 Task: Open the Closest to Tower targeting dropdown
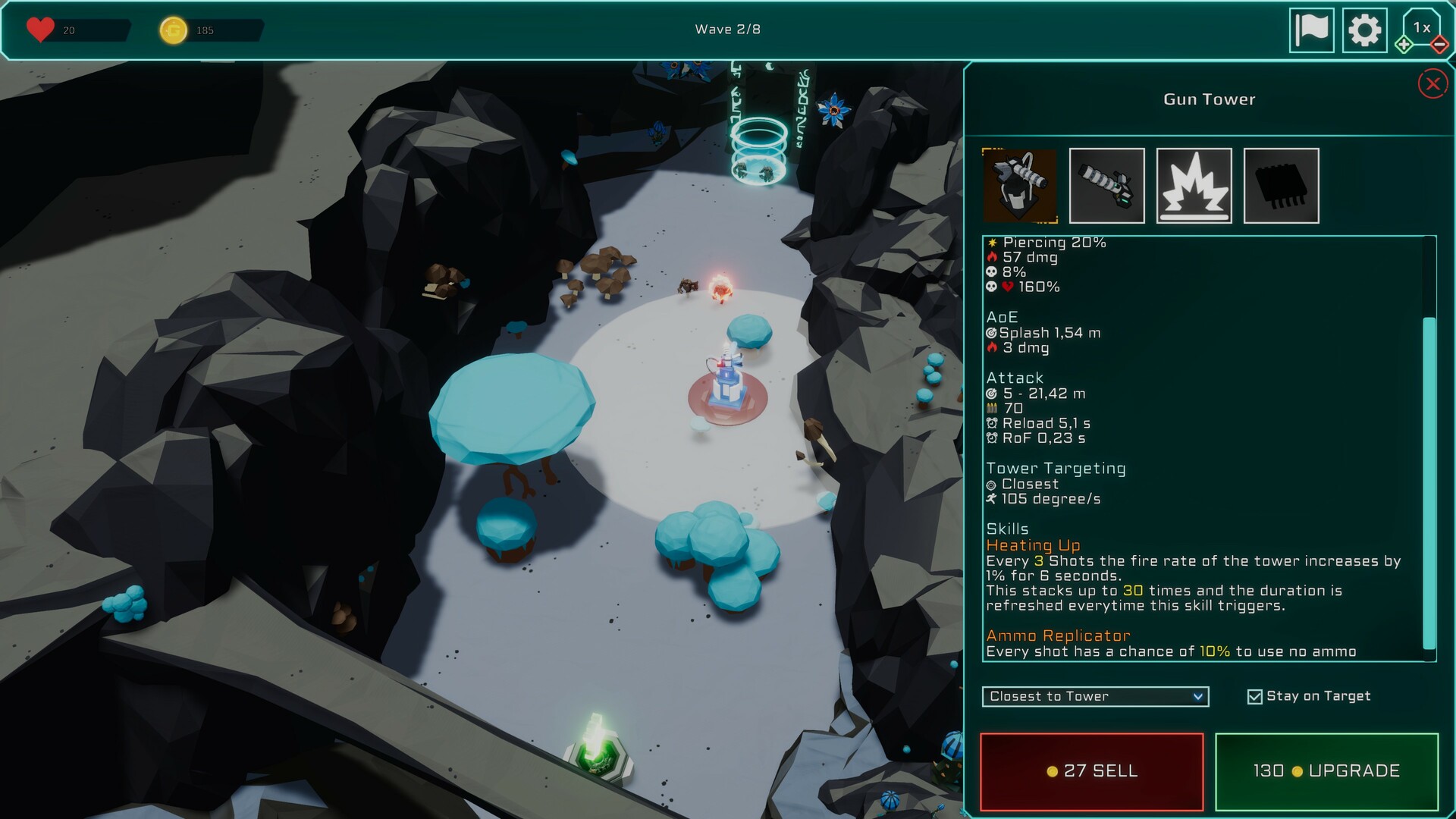click(1094, 696)
